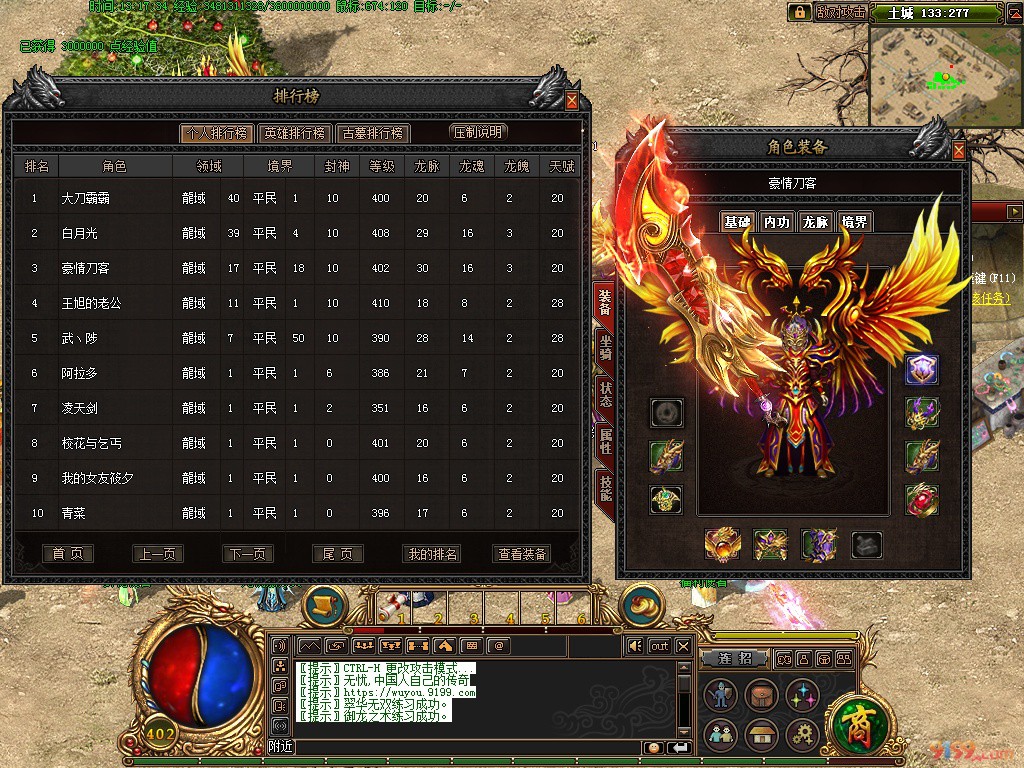
Task: View equipment with 查看装备 button
Action: pyautogui.click(x=522, y=554)
